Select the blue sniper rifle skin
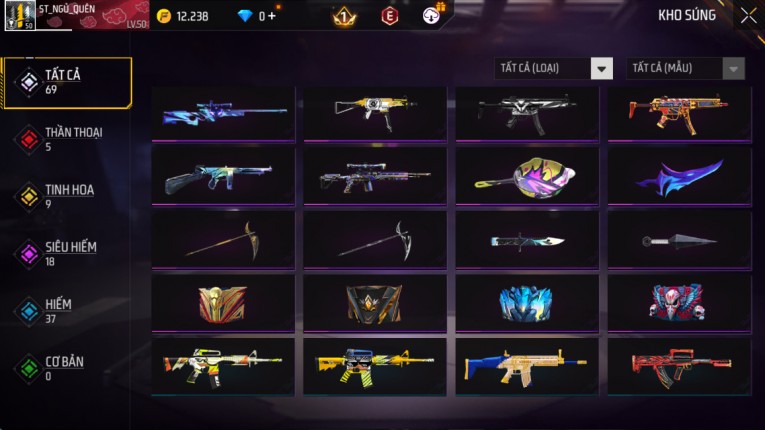Viewport: 765px width, 430px height. point(224,111)
